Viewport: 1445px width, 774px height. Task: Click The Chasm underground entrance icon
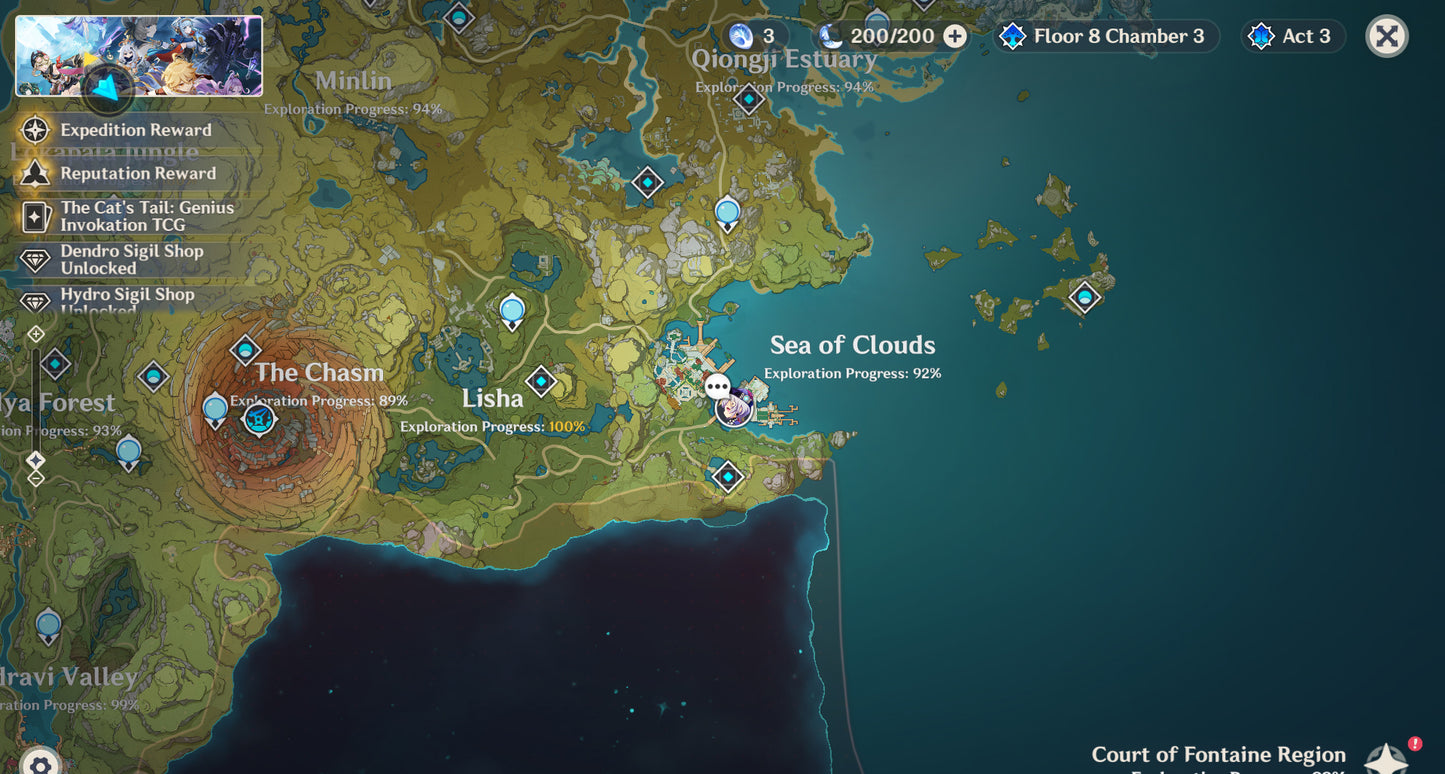[x=259, y=419]
